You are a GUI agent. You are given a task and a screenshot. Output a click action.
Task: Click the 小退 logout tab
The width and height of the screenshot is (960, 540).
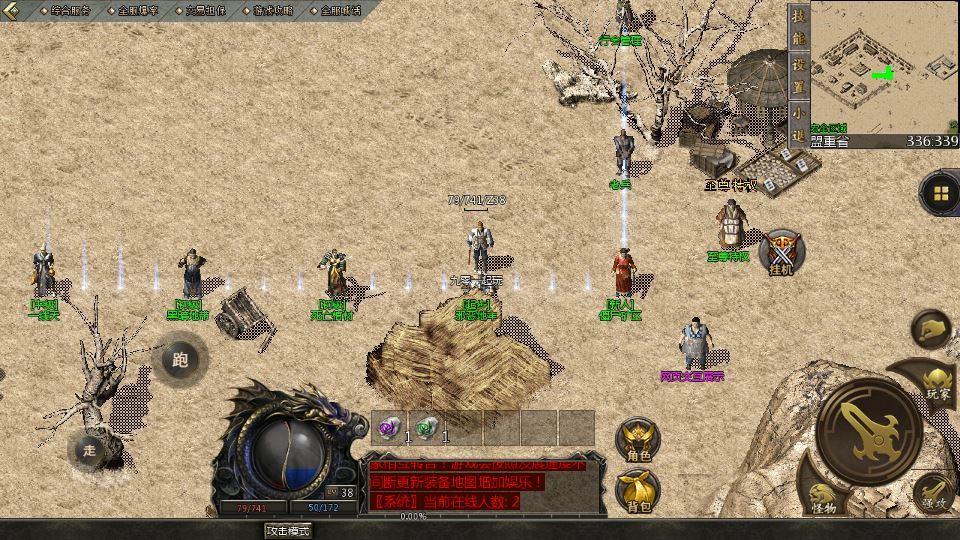coord(798,123)
